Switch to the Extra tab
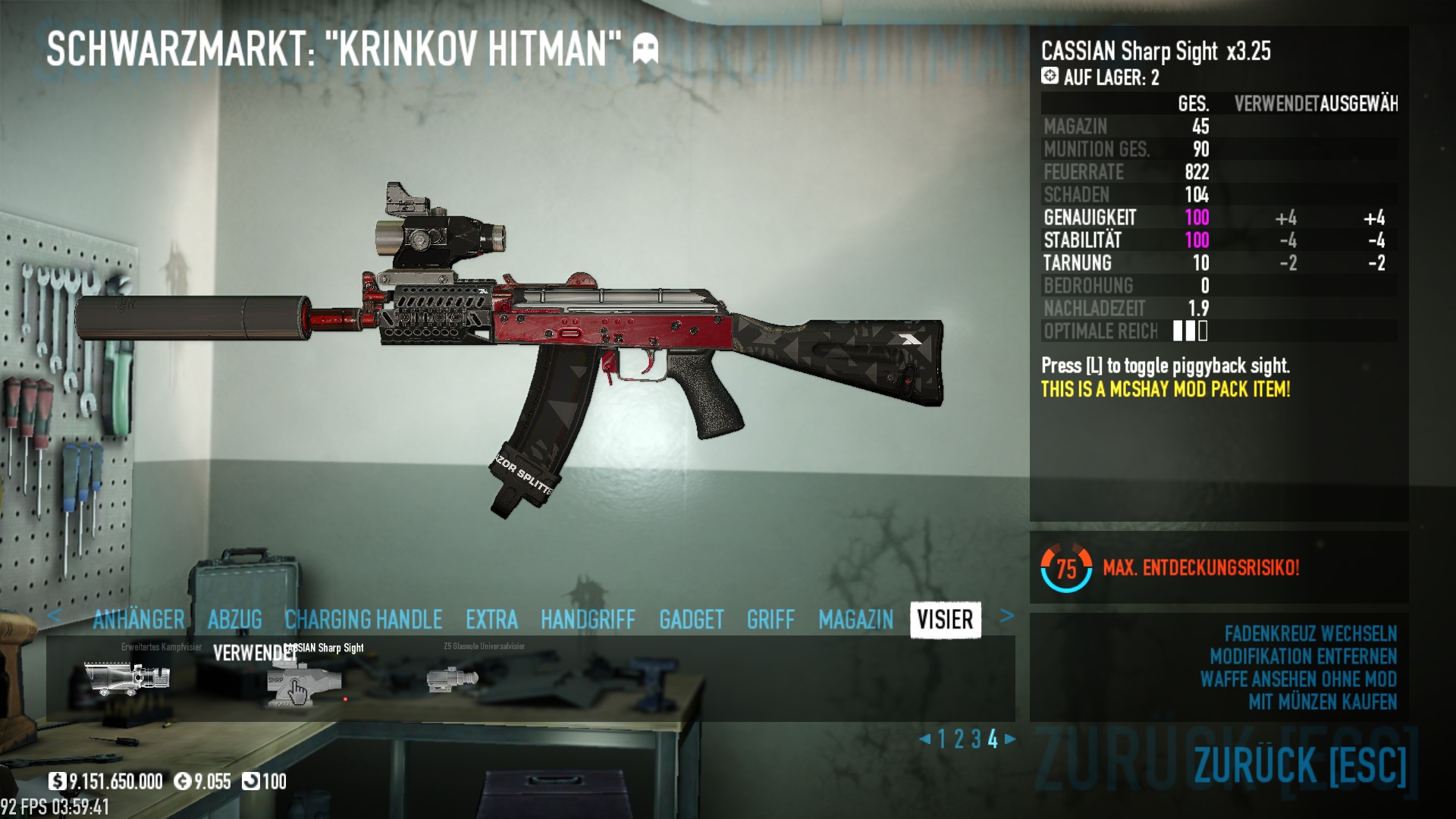The image size is (1456, 819). pos(491,620)
